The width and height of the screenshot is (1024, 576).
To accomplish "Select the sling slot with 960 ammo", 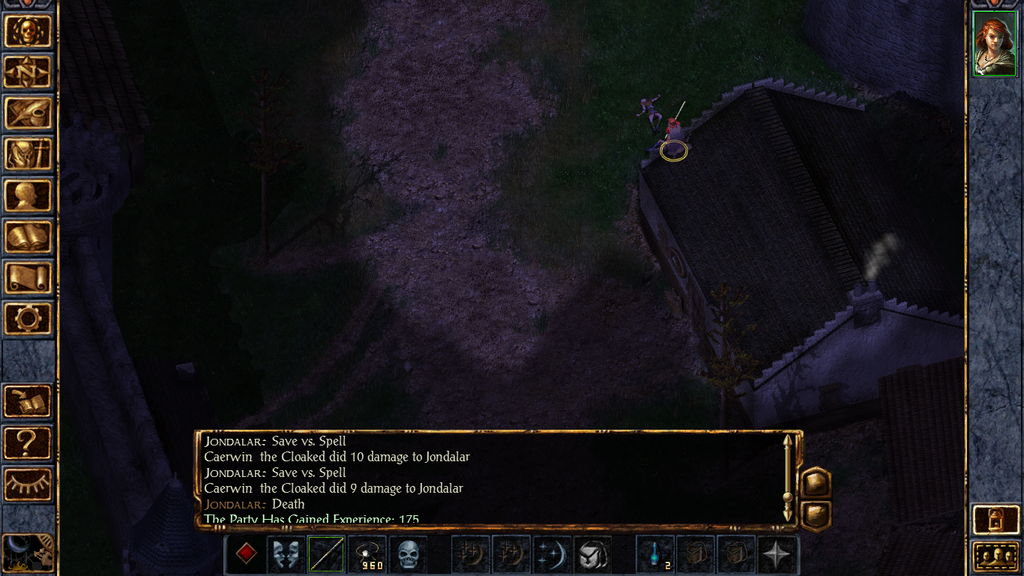I will 368,554.
